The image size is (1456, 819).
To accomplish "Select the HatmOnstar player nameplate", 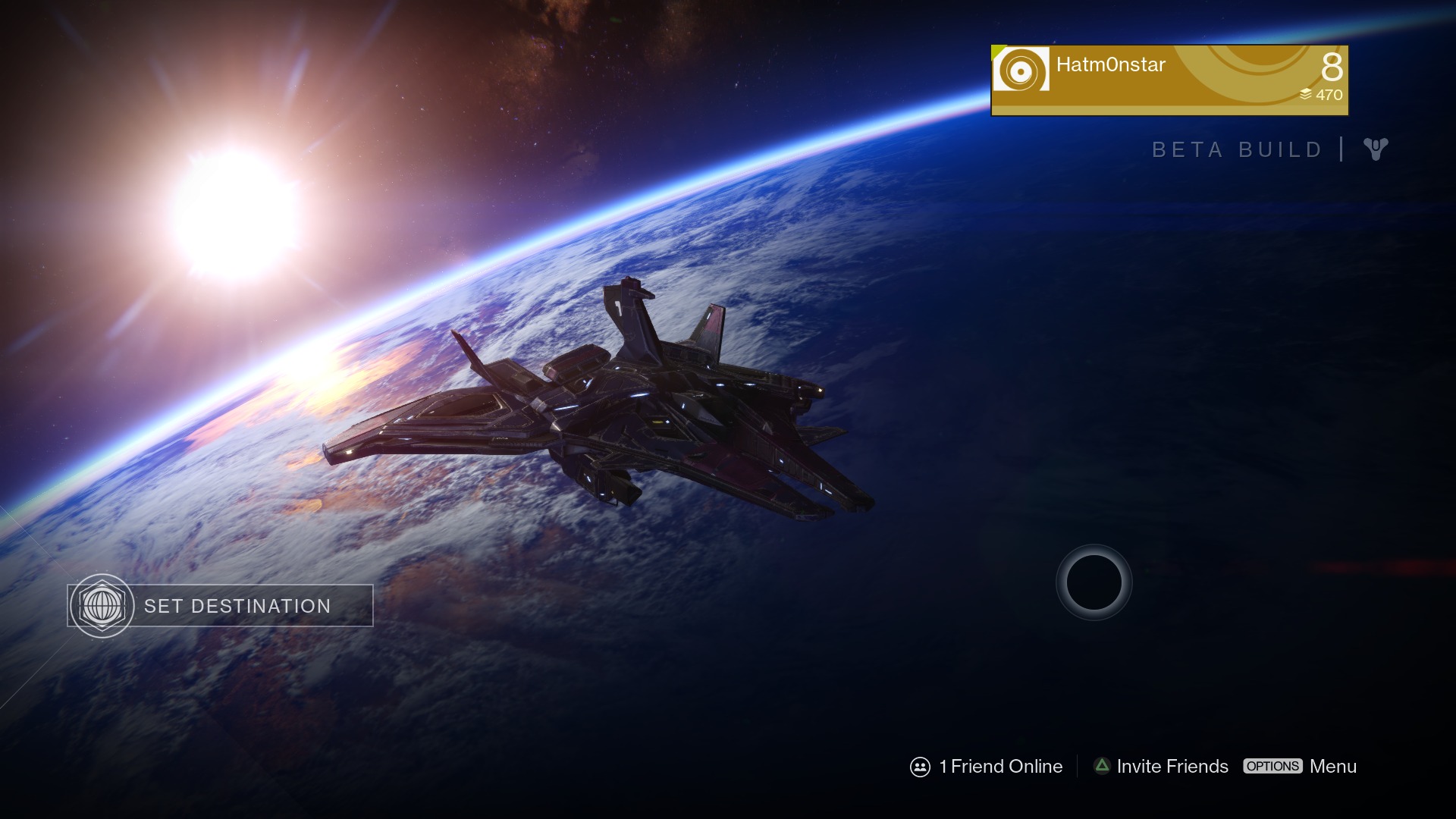I will tap(1169, 80).
